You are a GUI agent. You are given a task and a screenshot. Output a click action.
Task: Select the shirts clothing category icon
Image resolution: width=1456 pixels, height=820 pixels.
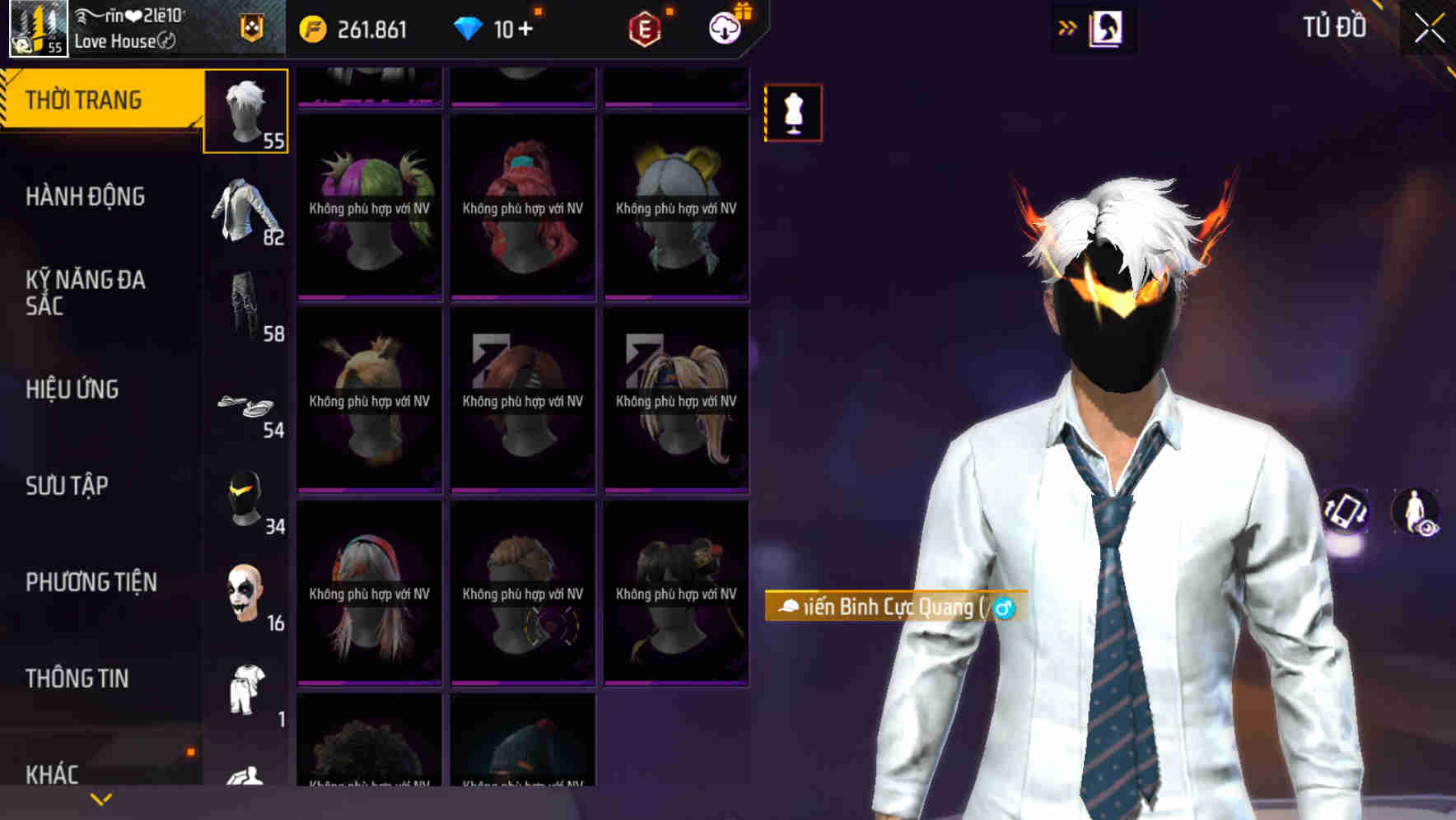point(245,212)
